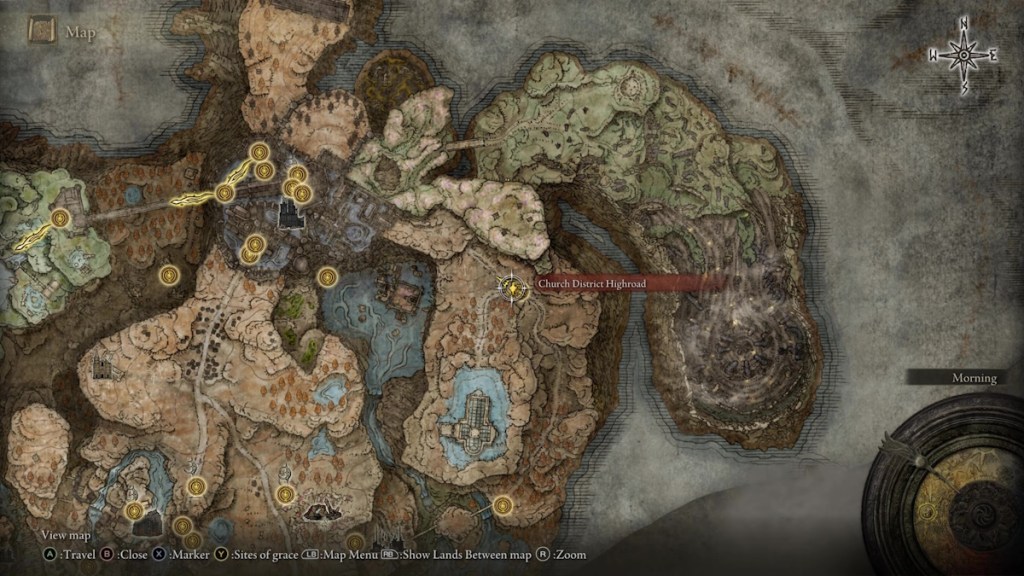Click the Map scroll icon in the header

(41, 31)
